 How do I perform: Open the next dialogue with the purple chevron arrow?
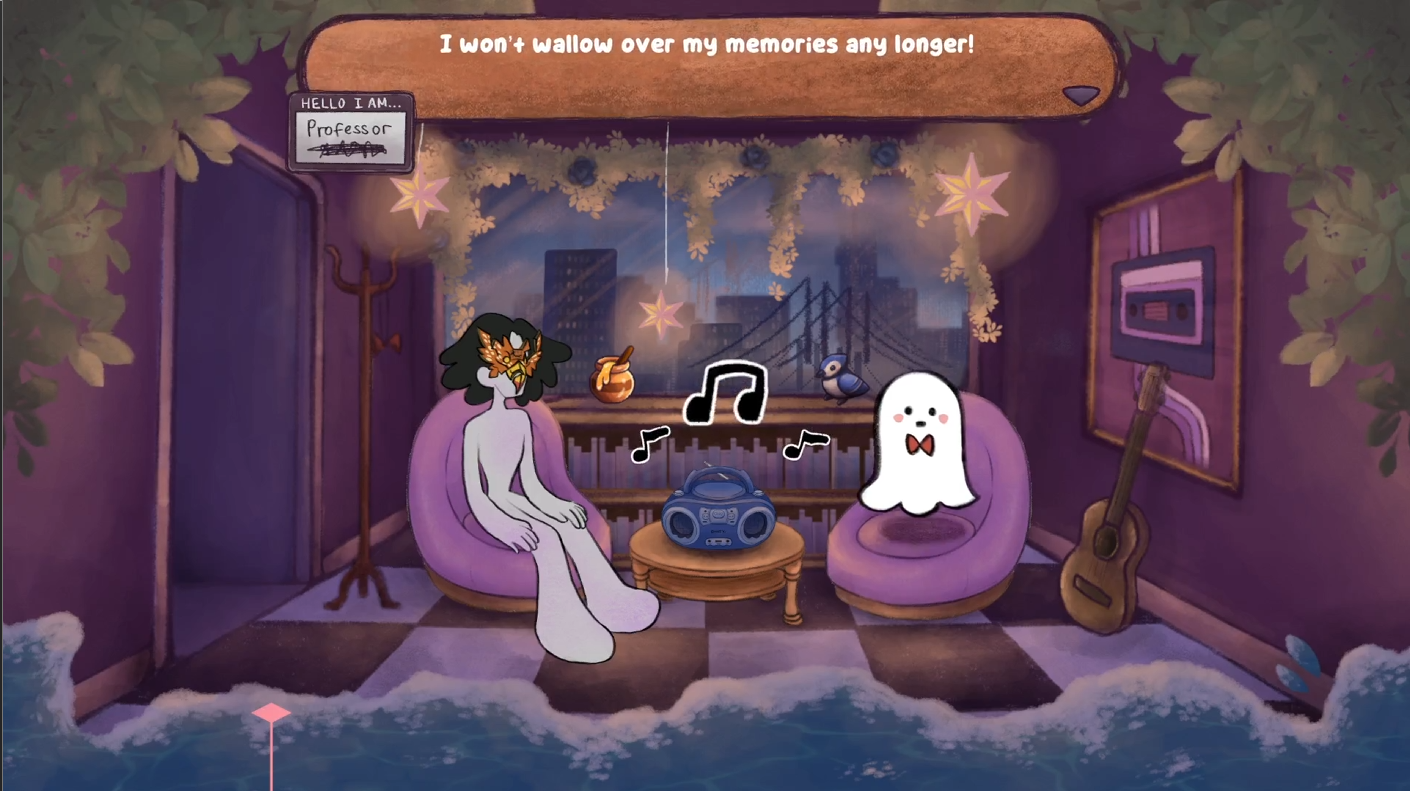[x=1082, y=94]
